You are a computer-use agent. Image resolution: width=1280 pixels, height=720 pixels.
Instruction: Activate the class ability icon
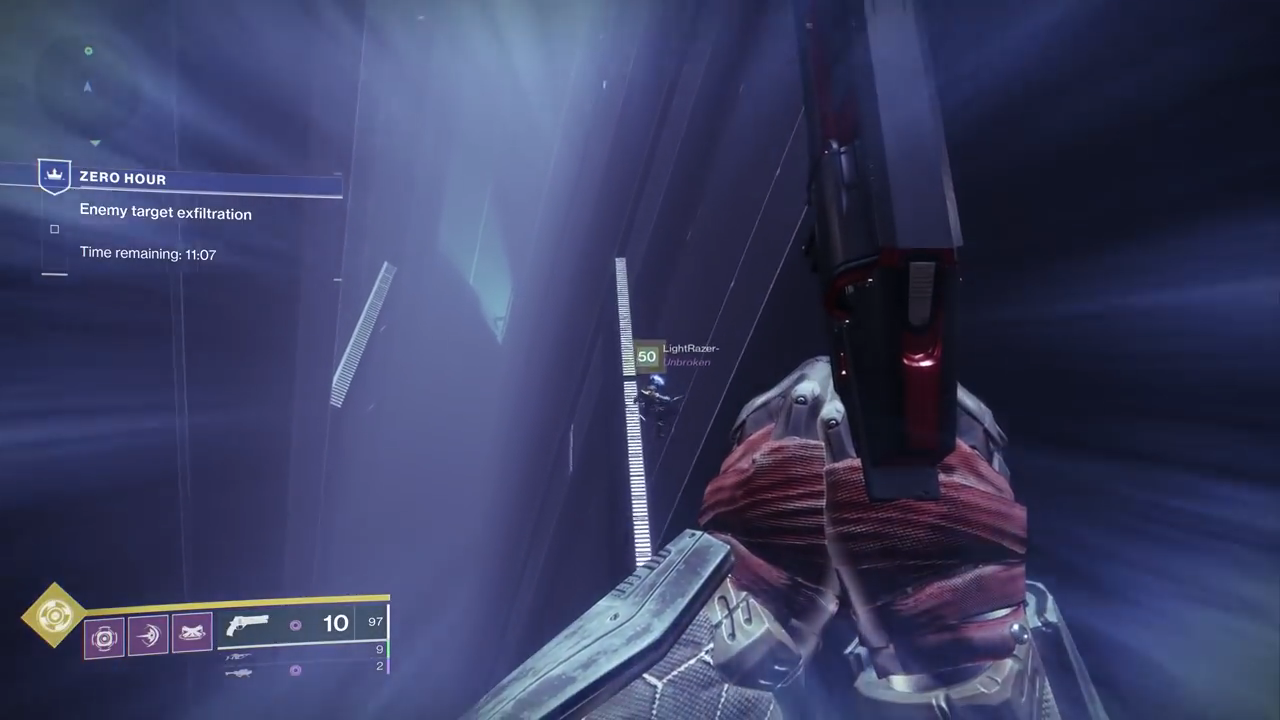[x=191, y=633]
